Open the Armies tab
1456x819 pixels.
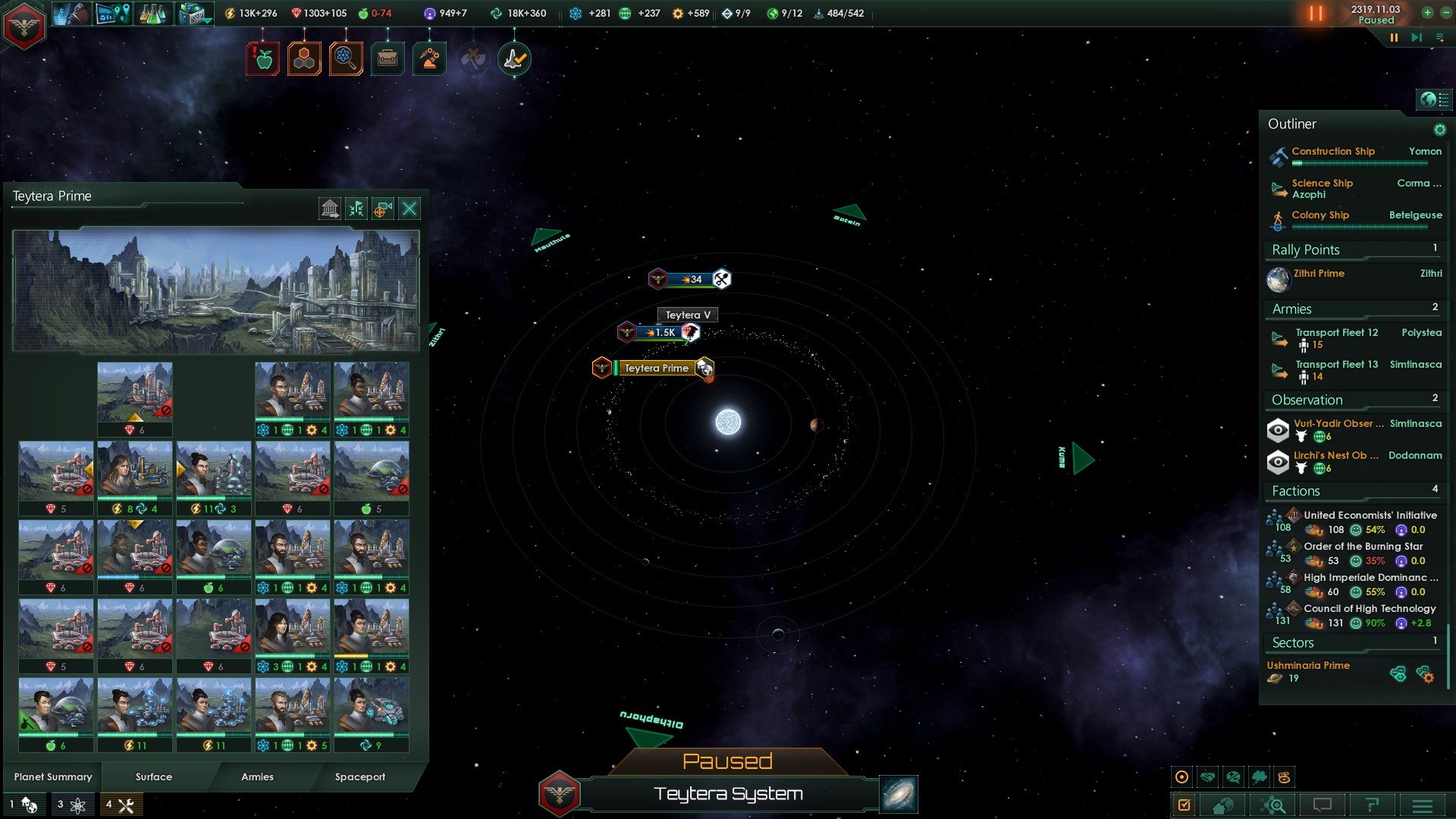pos(257,777)
